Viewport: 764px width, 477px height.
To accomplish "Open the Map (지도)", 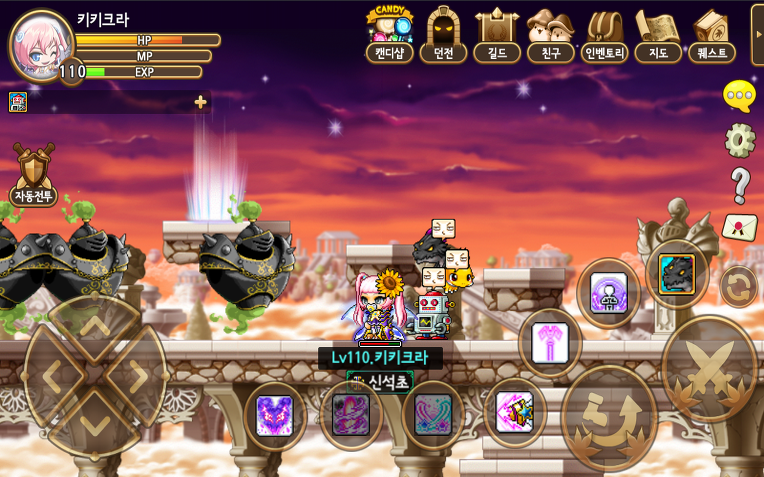I will [658, 33].
